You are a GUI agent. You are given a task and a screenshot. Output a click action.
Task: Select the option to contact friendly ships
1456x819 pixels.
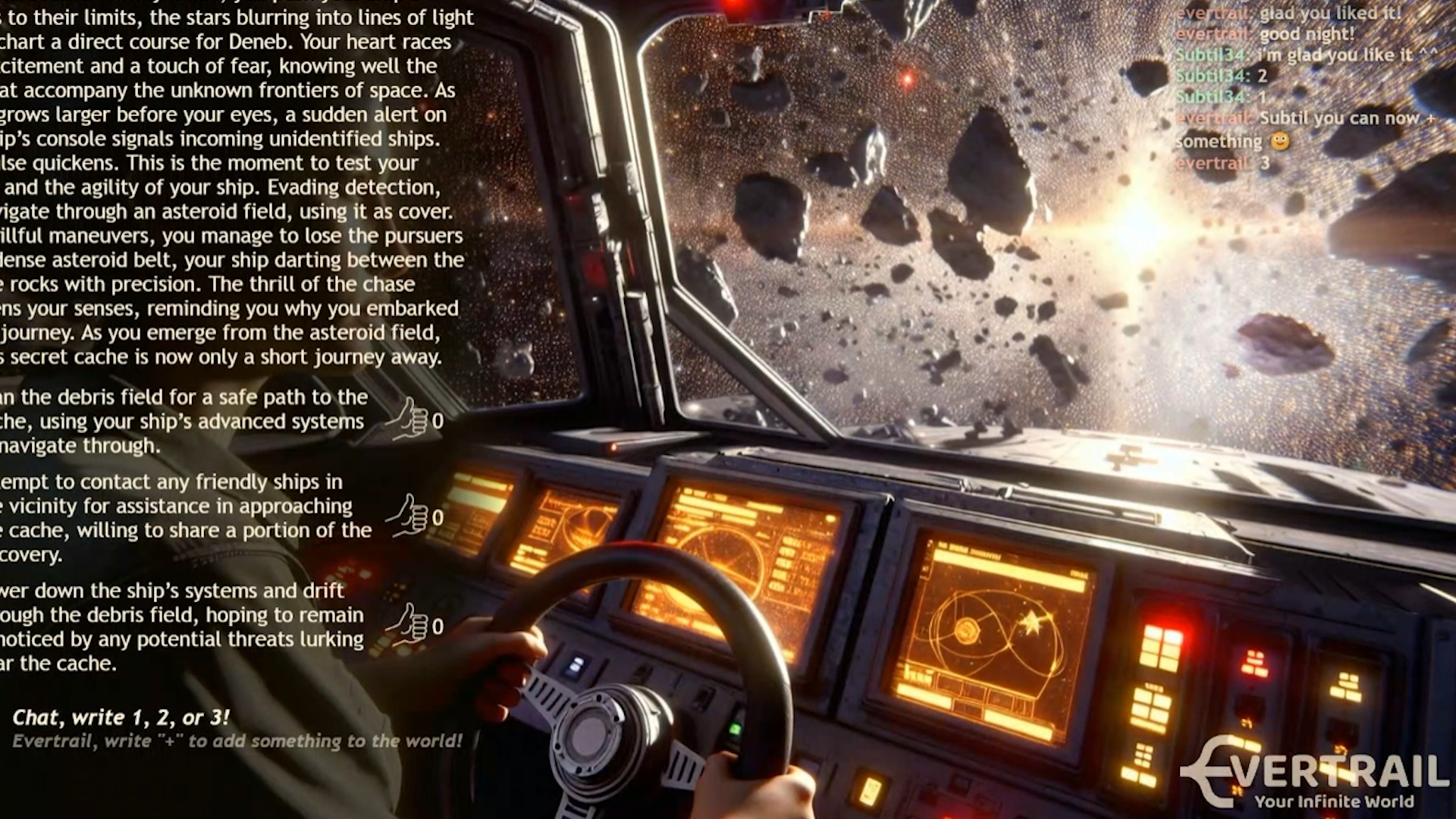(182, 518)
